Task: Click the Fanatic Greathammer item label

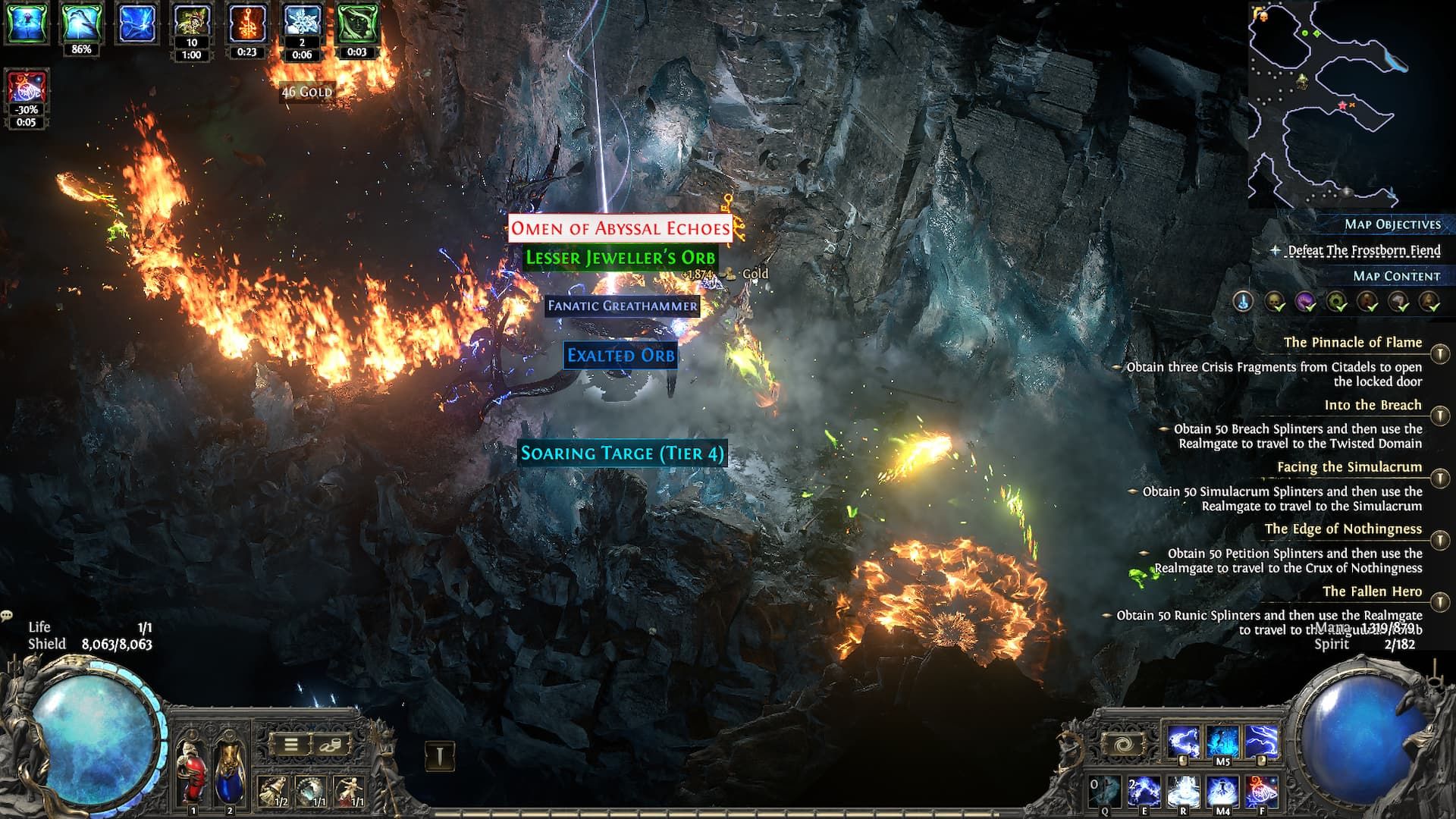Action: pyautogui.click(x=622, y=306)
